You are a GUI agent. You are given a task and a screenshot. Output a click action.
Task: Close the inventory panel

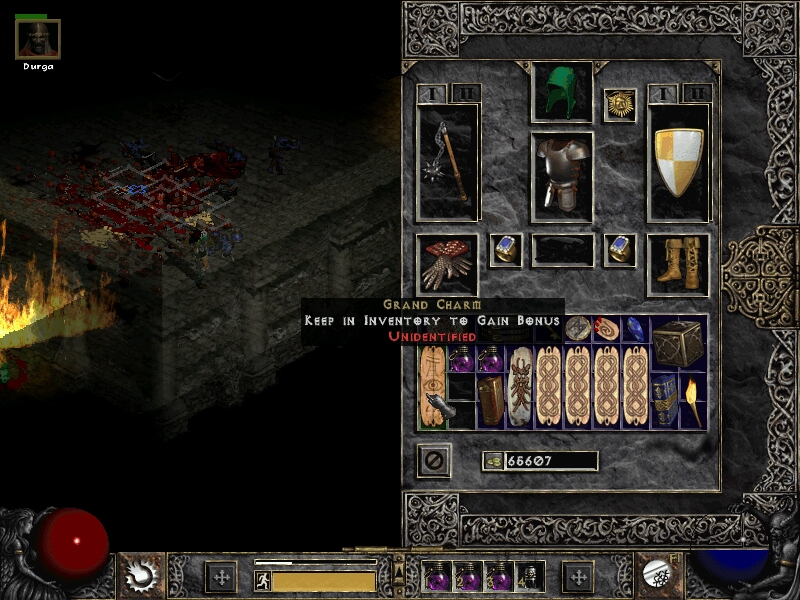tap(433, 460)
